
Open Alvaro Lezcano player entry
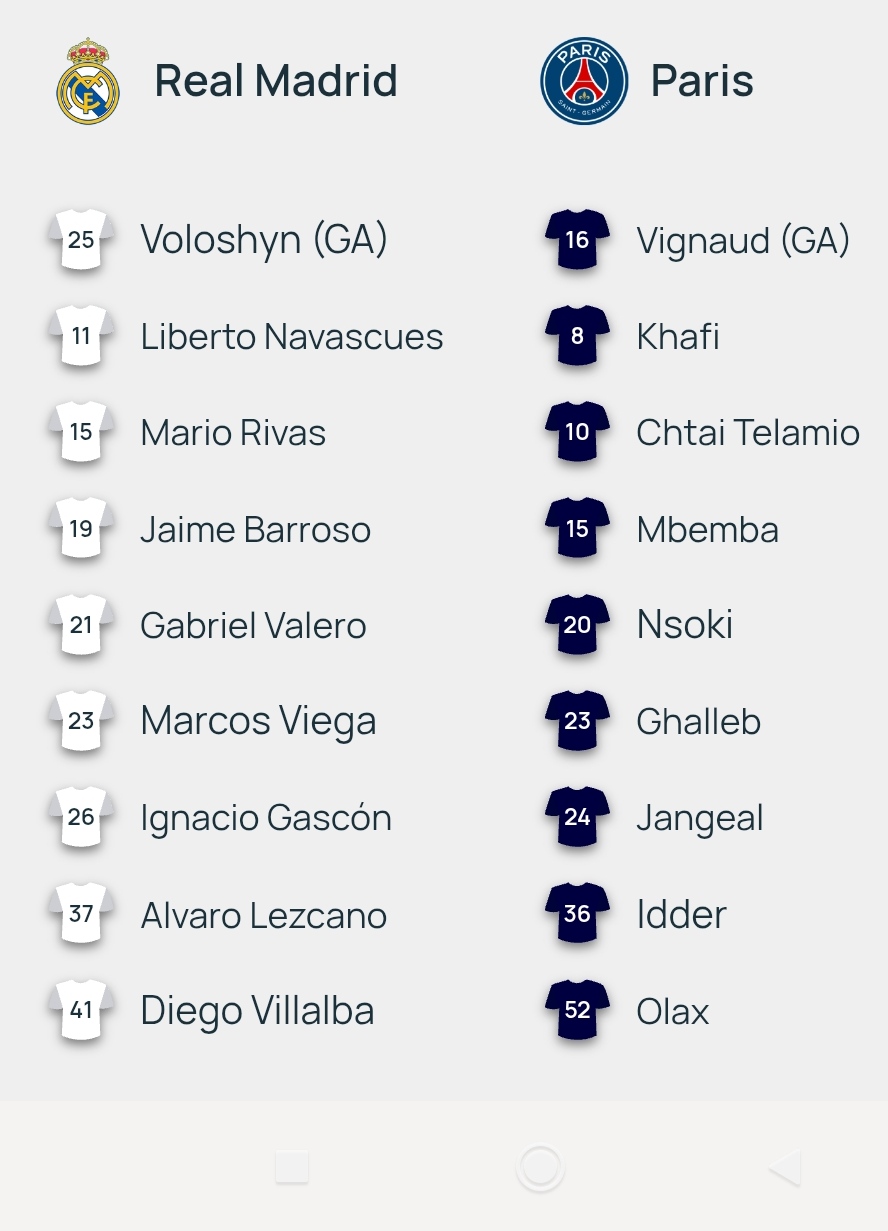coord(263,915)
